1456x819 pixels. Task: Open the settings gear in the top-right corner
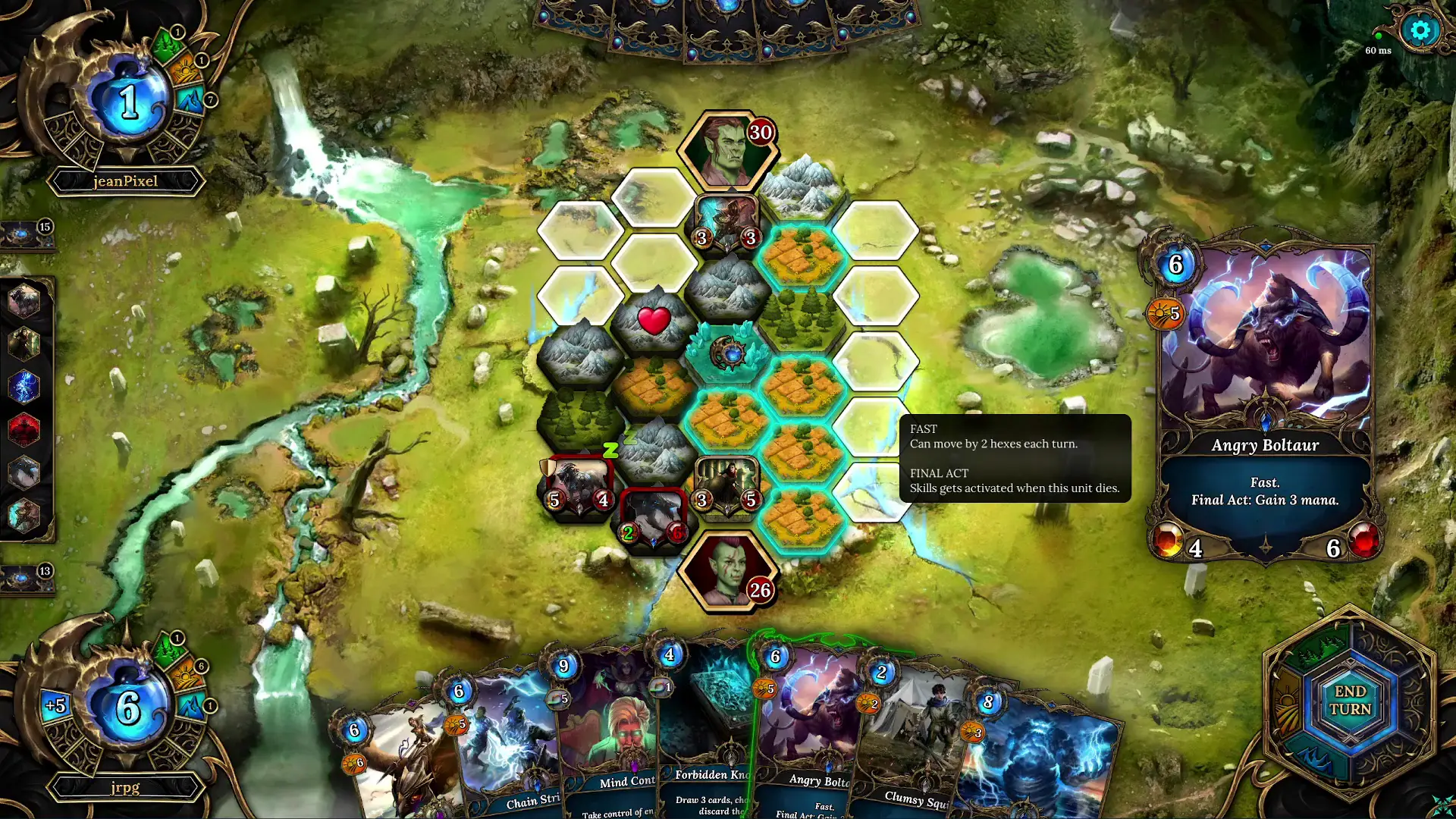[x=1420, y=31]
